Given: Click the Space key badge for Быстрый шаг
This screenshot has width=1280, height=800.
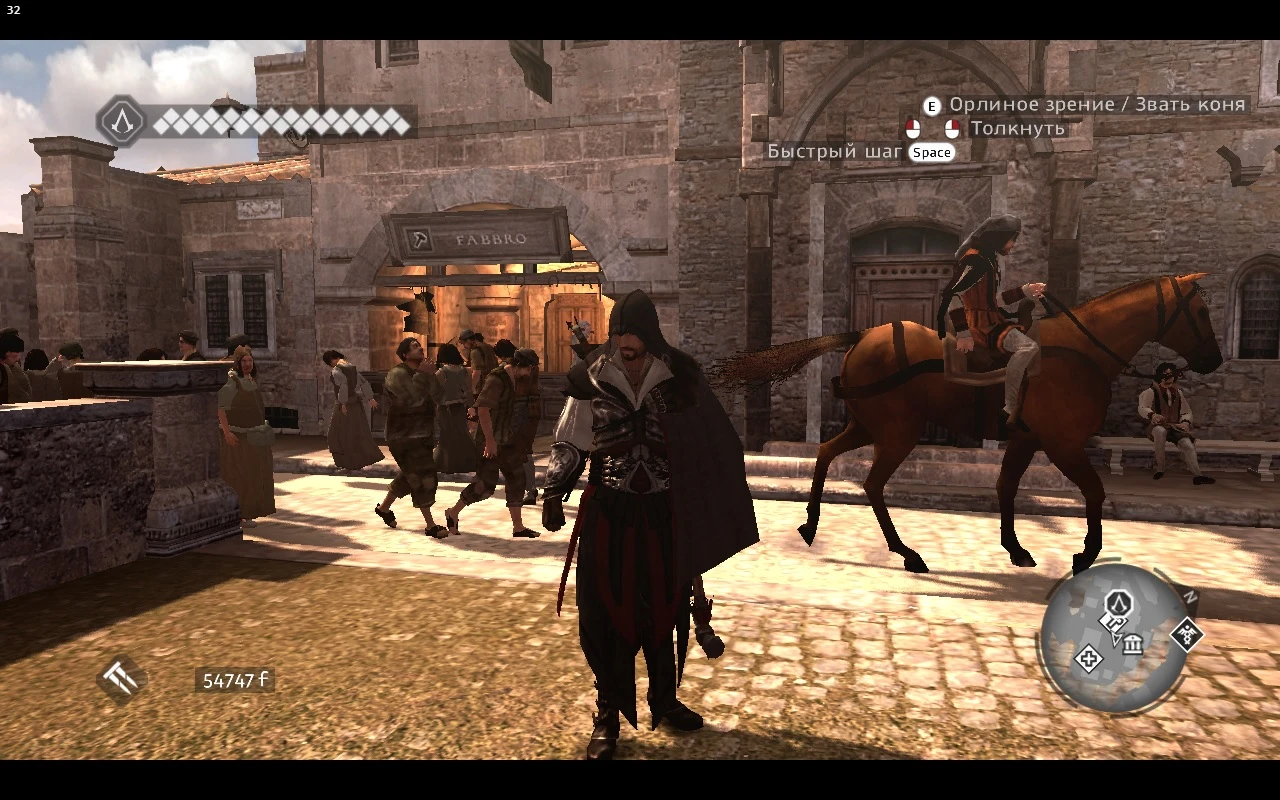Looking at the screenshot, I should 932,151.
